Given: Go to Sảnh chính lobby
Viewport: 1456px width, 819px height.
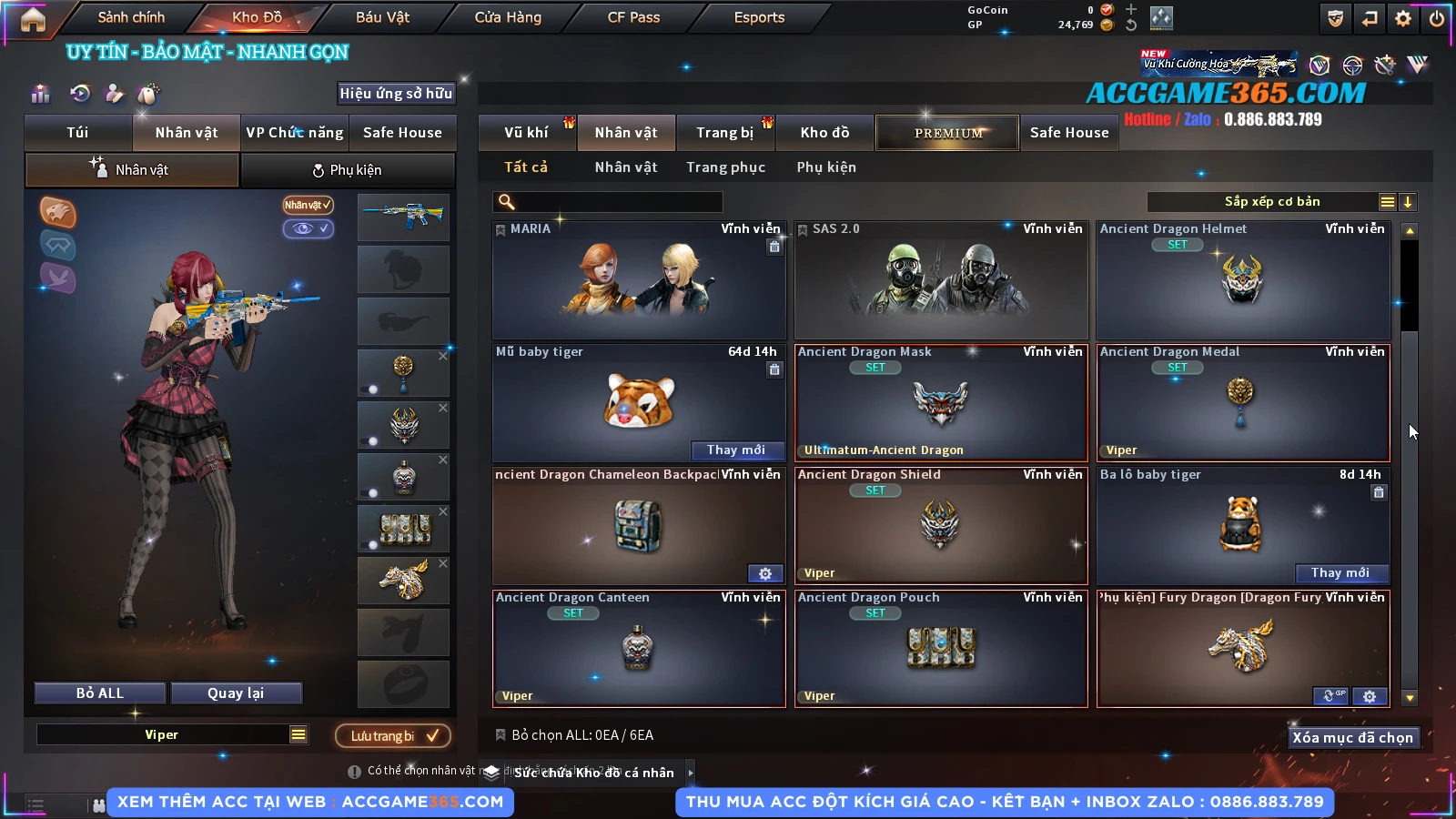Looking at the screenshot, I should click(x=131, y=17).
